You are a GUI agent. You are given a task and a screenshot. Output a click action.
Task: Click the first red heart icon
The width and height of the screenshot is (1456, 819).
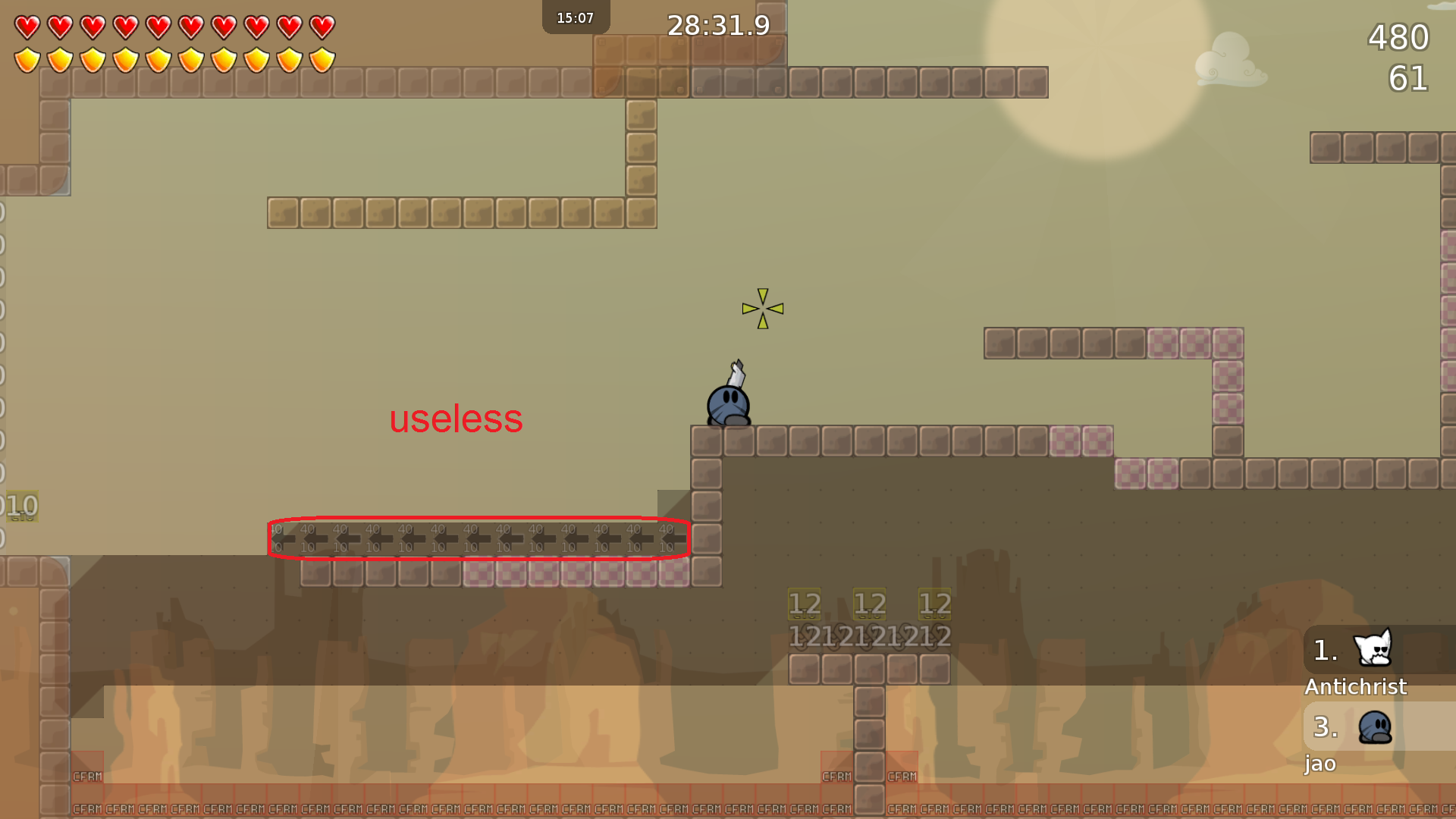(26, 25)
